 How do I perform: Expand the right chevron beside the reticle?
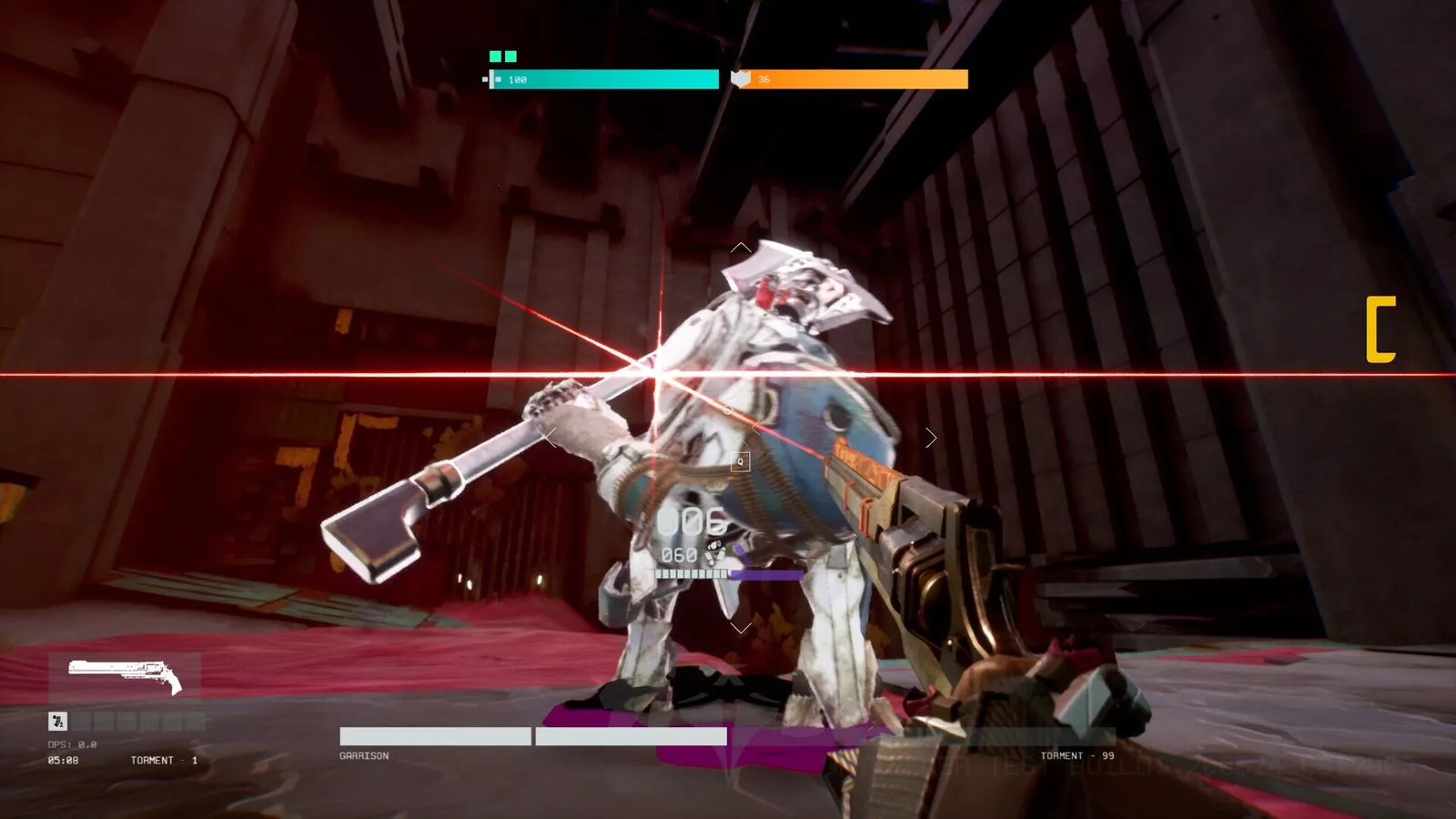click(x=933, y=438)
